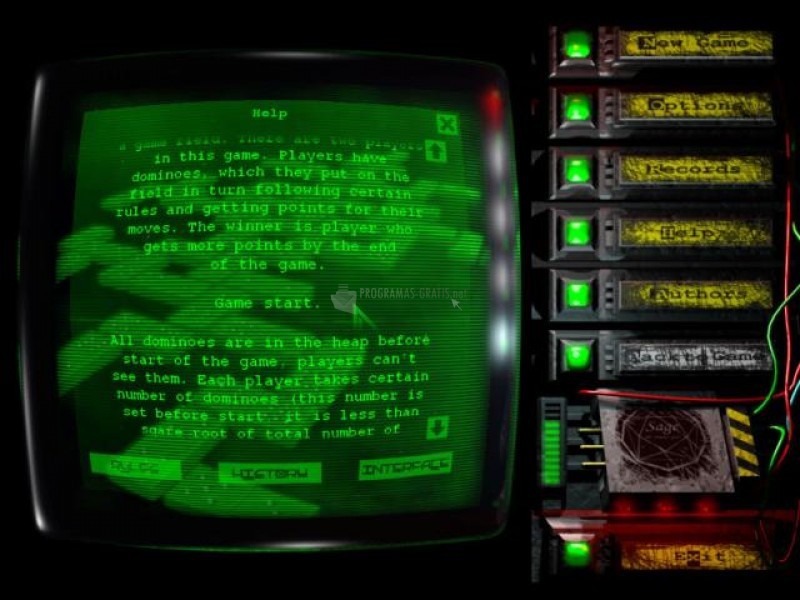This screenshot has height=600, width=800.
Task: Click the help text scroll-down arrow
Action: point(436,428)
